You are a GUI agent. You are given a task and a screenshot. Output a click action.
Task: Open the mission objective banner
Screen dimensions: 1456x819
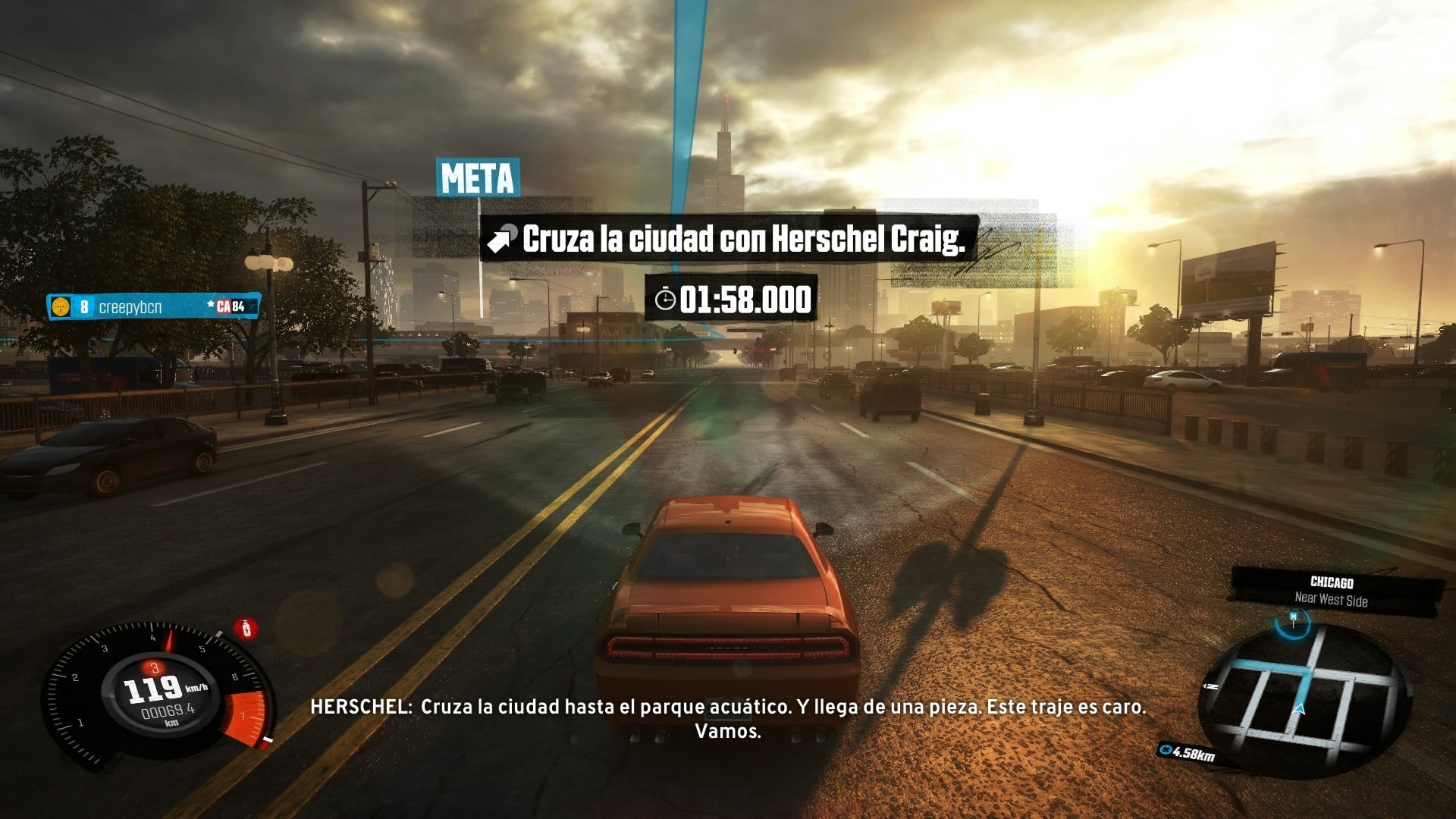pyautogui.click(x=730, y=240)
